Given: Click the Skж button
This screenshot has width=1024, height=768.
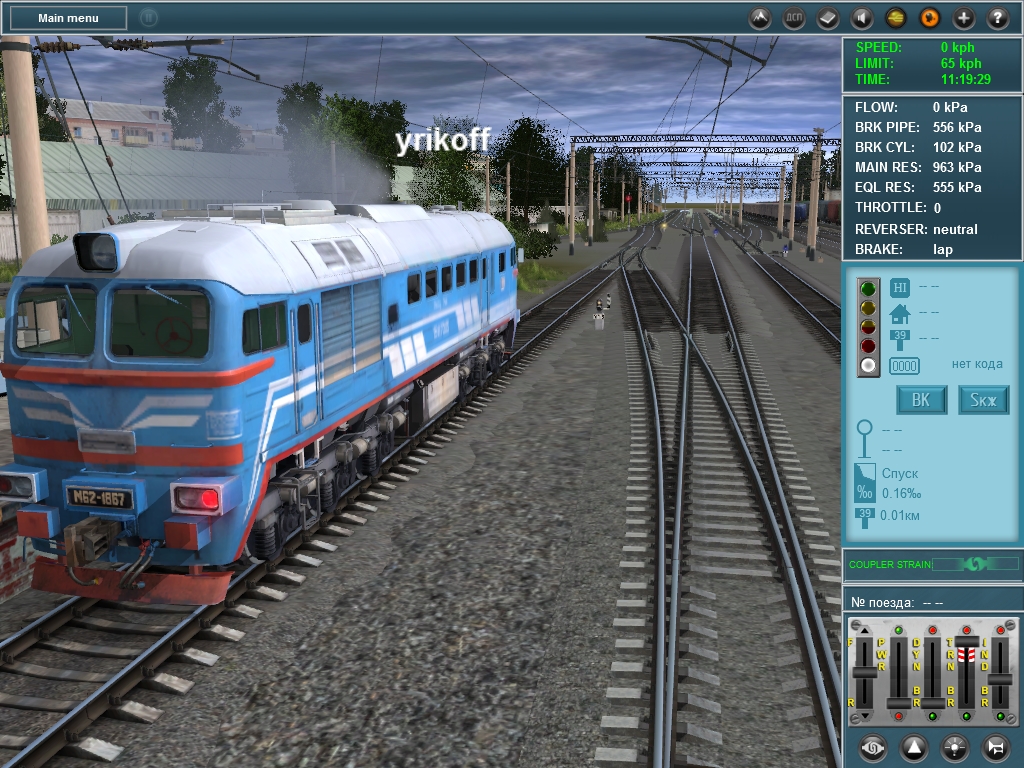Looking at the screenshot, I should 984,401.
